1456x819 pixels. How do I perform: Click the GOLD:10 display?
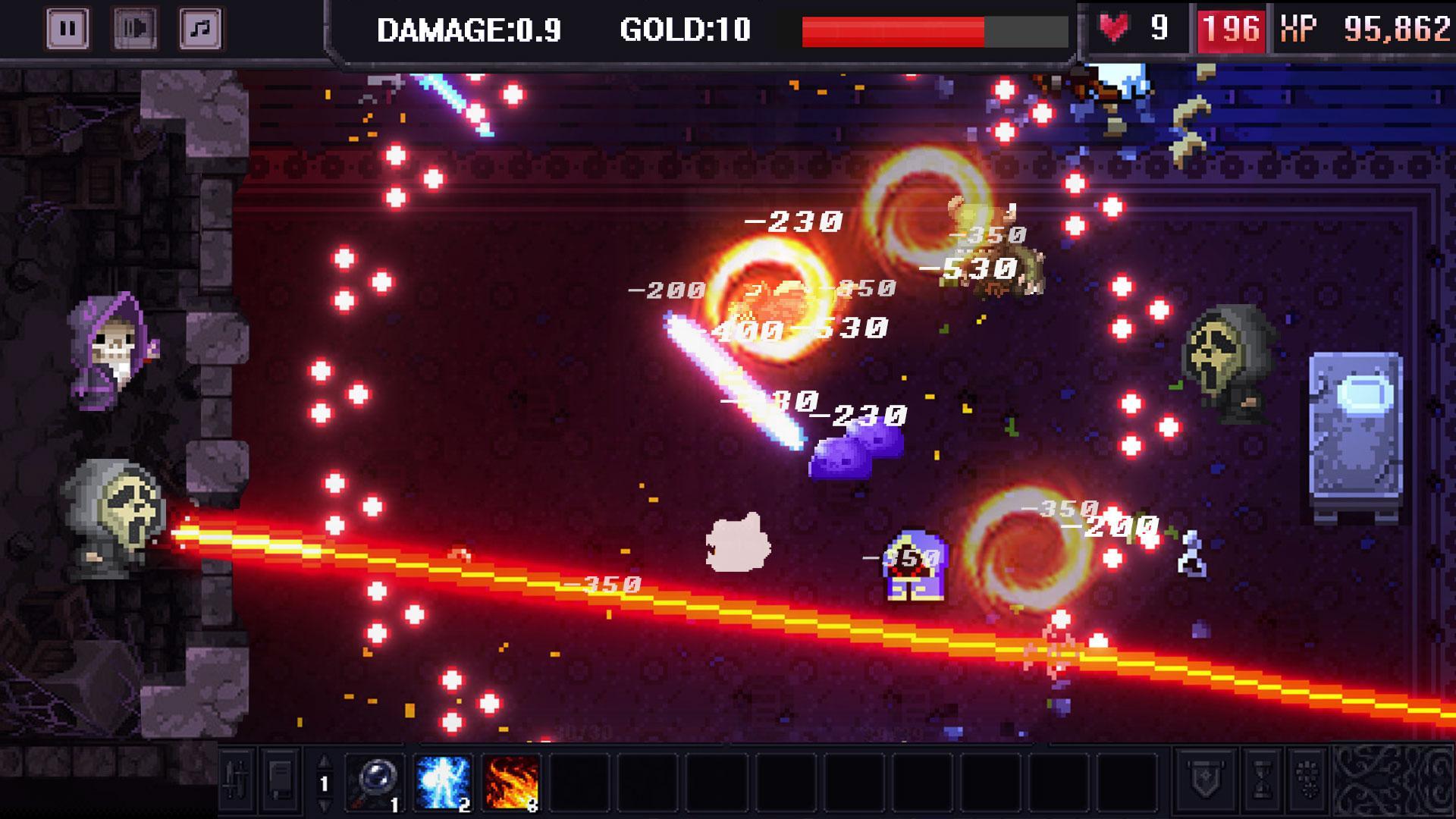click(683, 30)
